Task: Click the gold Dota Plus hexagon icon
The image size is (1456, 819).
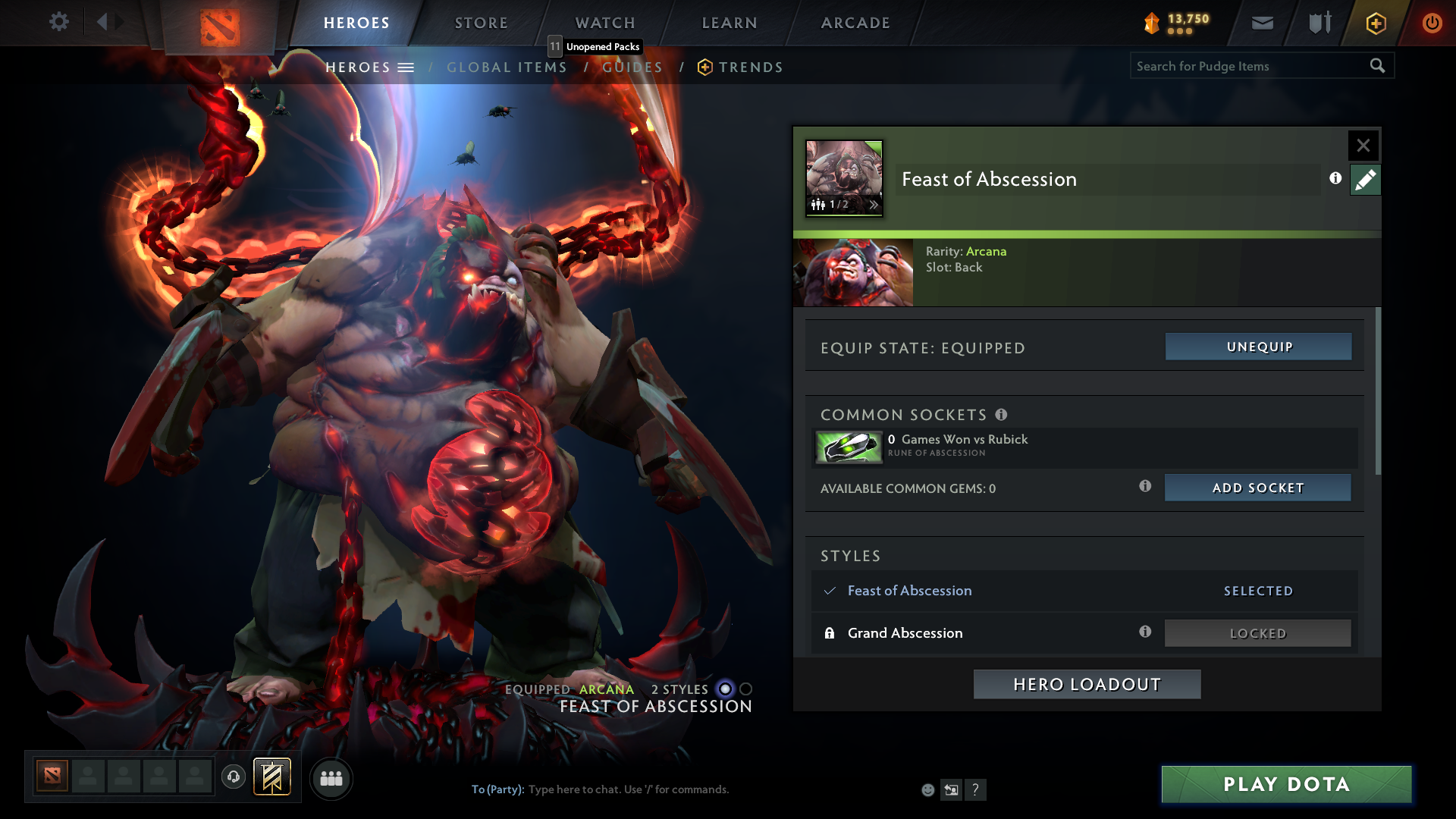Action: click(x=1375, y=23)
